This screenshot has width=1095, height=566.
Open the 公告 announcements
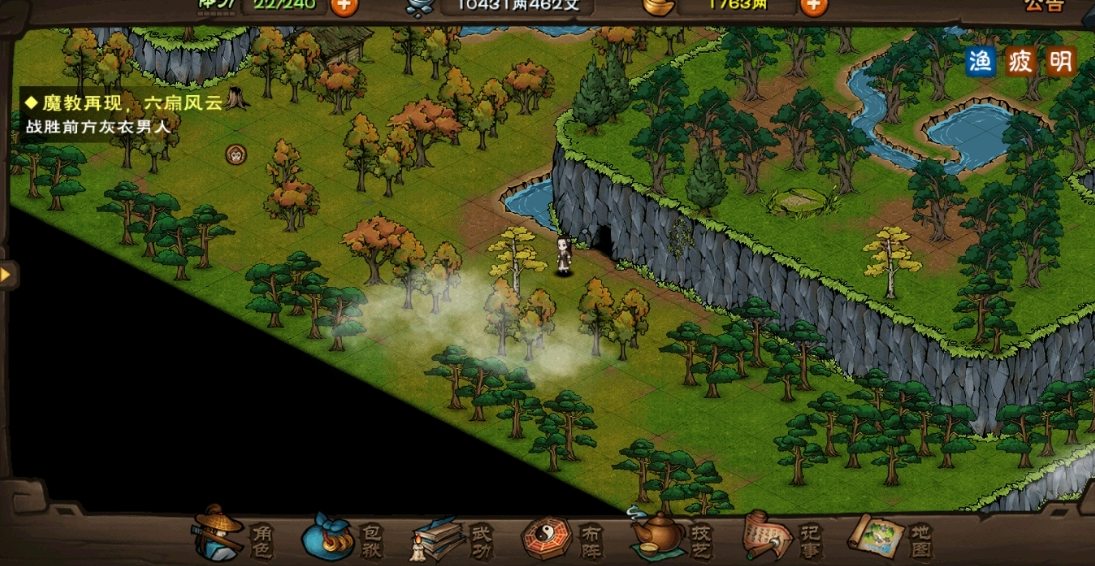pyautogui.click(x=1042, y=5)
